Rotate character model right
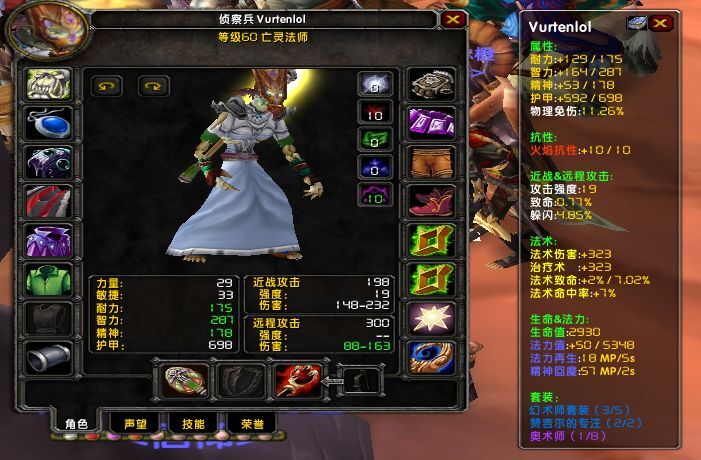The image size is (701, 460). [153, 86]
